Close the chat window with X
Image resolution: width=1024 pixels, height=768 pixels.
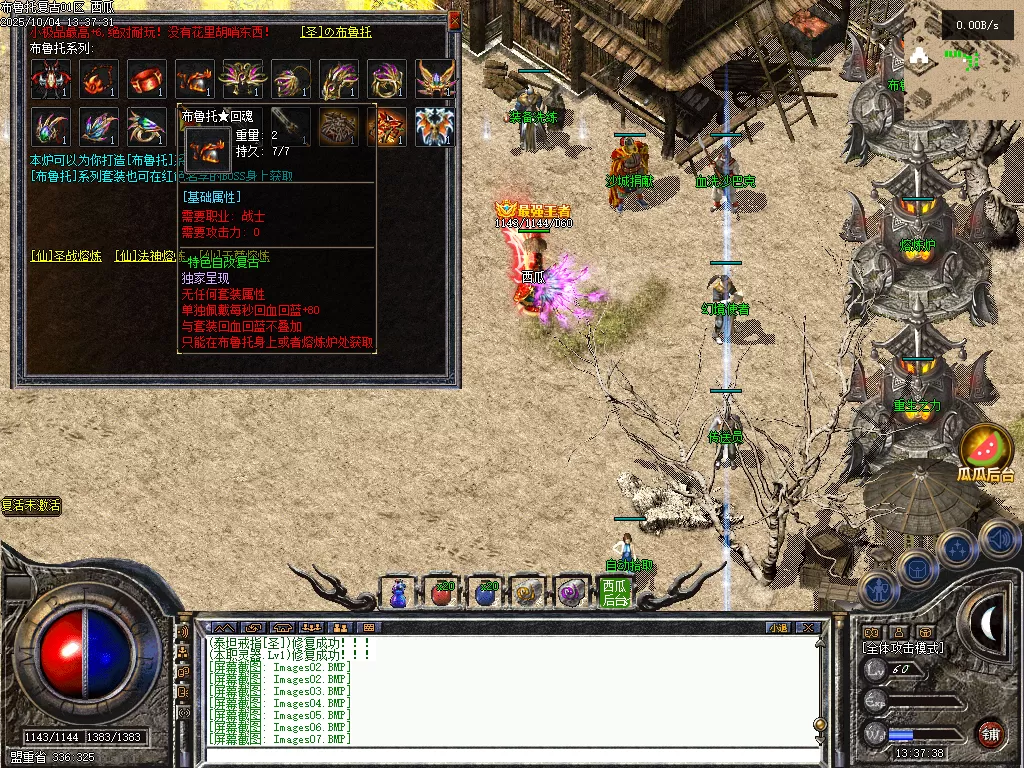(809, 628)
